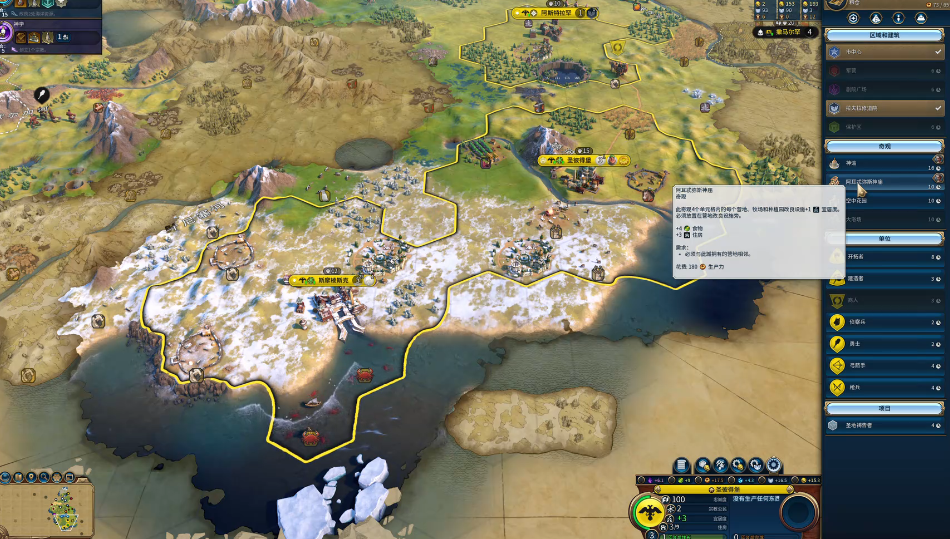The width and height of the screenshot is (950, 539).
Task: Choose the Shrine (神庙) production entry
Action: [x=884, y=163]
